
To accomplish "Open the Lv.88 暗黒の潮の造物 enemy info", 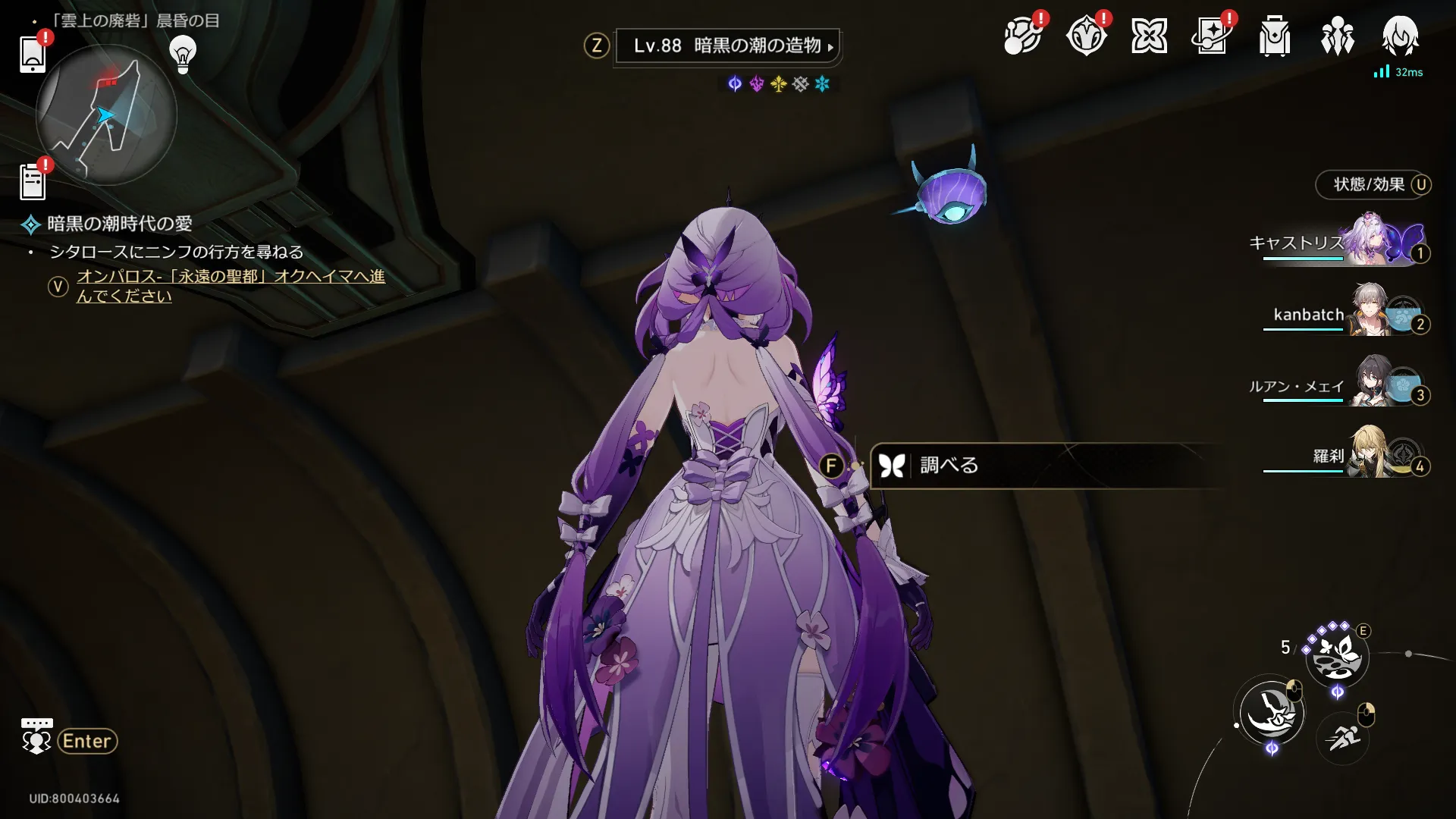I will [x=726, y=46].
